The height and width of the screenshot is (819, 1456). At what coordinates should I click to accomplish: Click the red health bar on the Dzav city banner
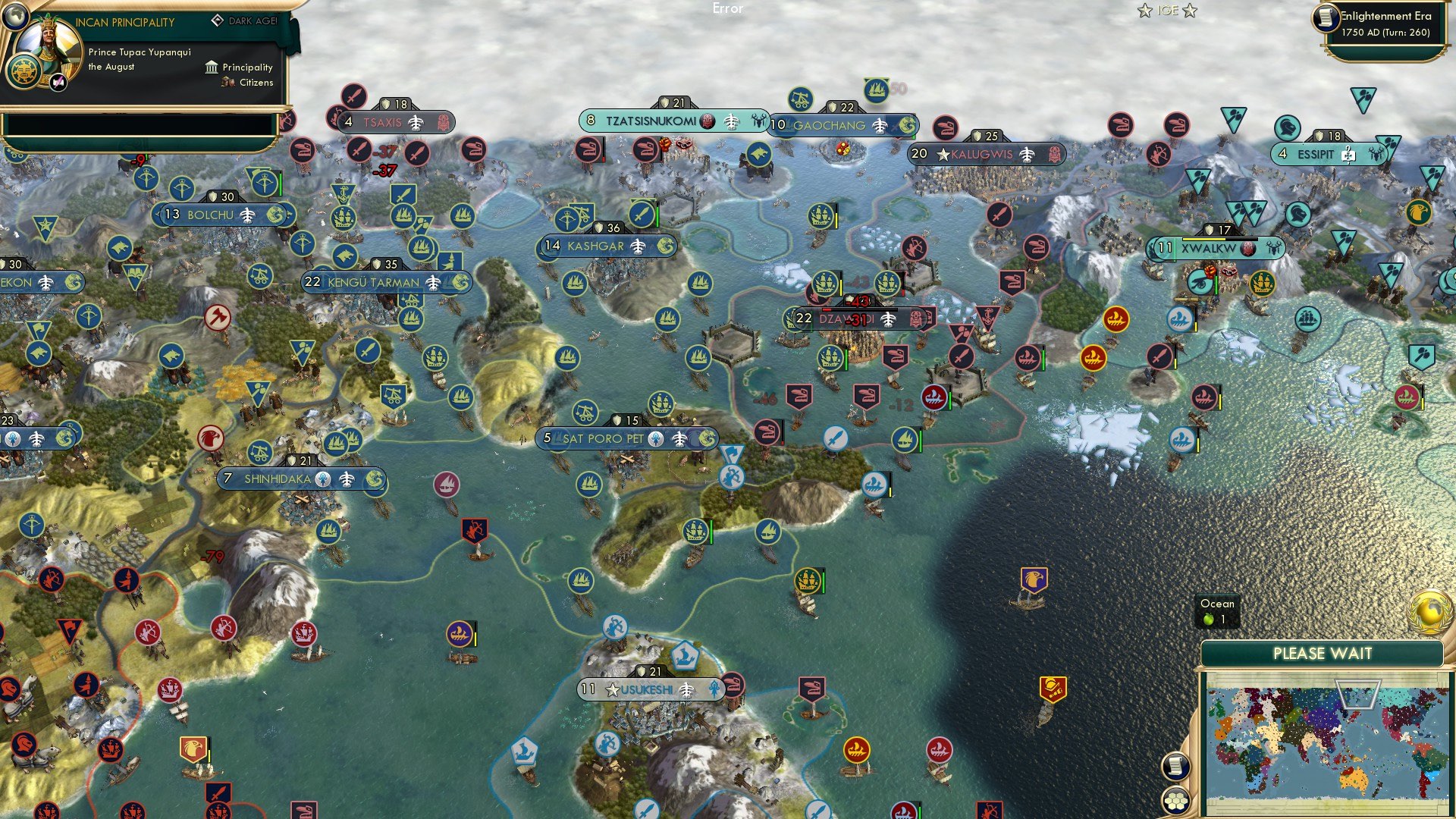(827, 309)
